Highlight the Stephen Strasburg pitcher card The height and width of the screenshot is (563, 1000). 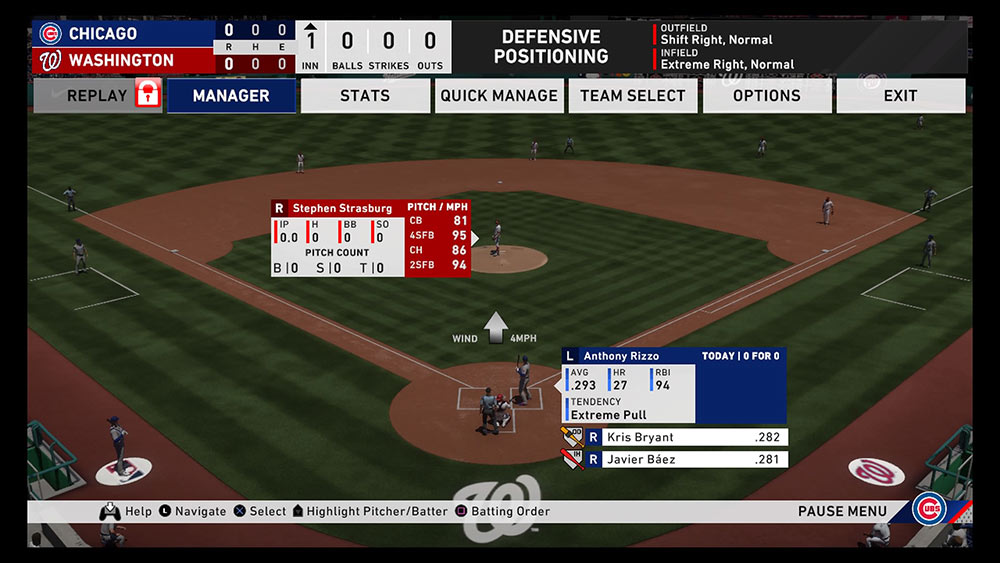click(370, 238)
